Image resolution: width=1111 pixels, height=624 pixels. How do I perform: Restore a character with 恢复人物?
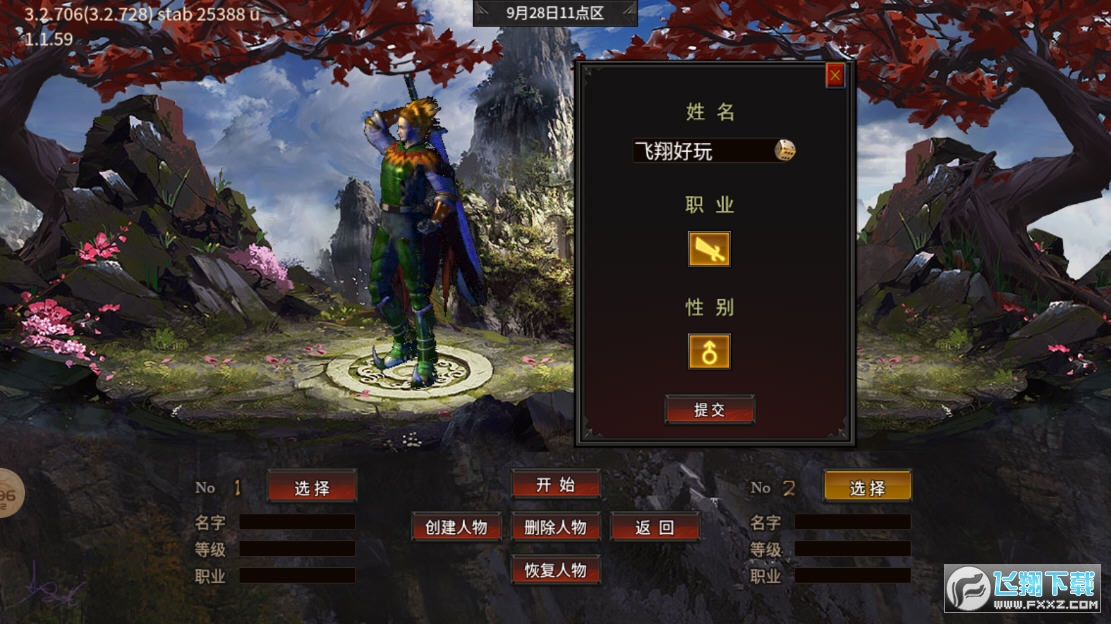(x=555, y=571)
